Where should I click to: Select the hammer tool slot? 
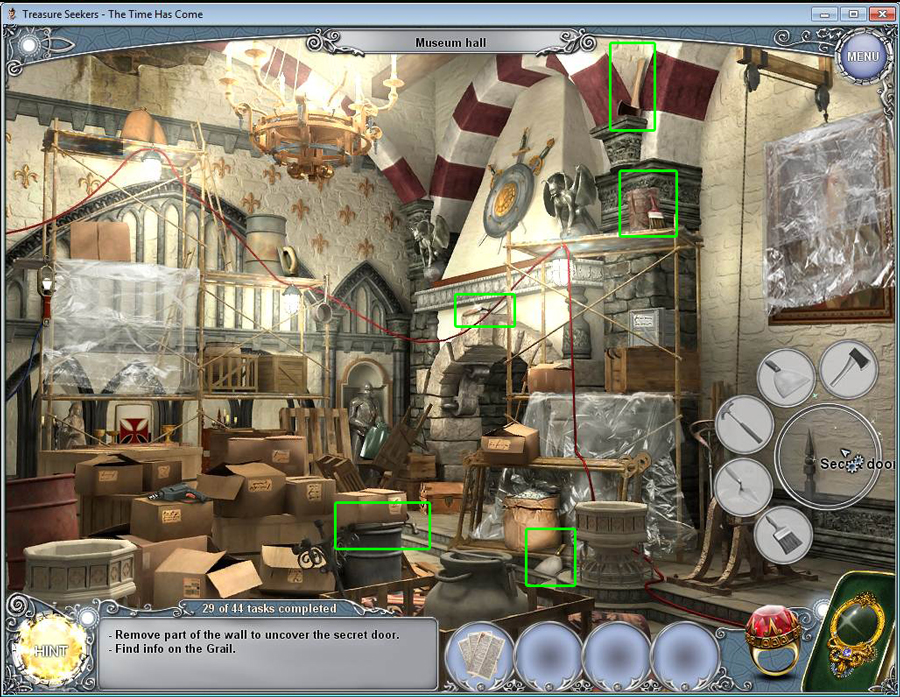click(744, 422)
